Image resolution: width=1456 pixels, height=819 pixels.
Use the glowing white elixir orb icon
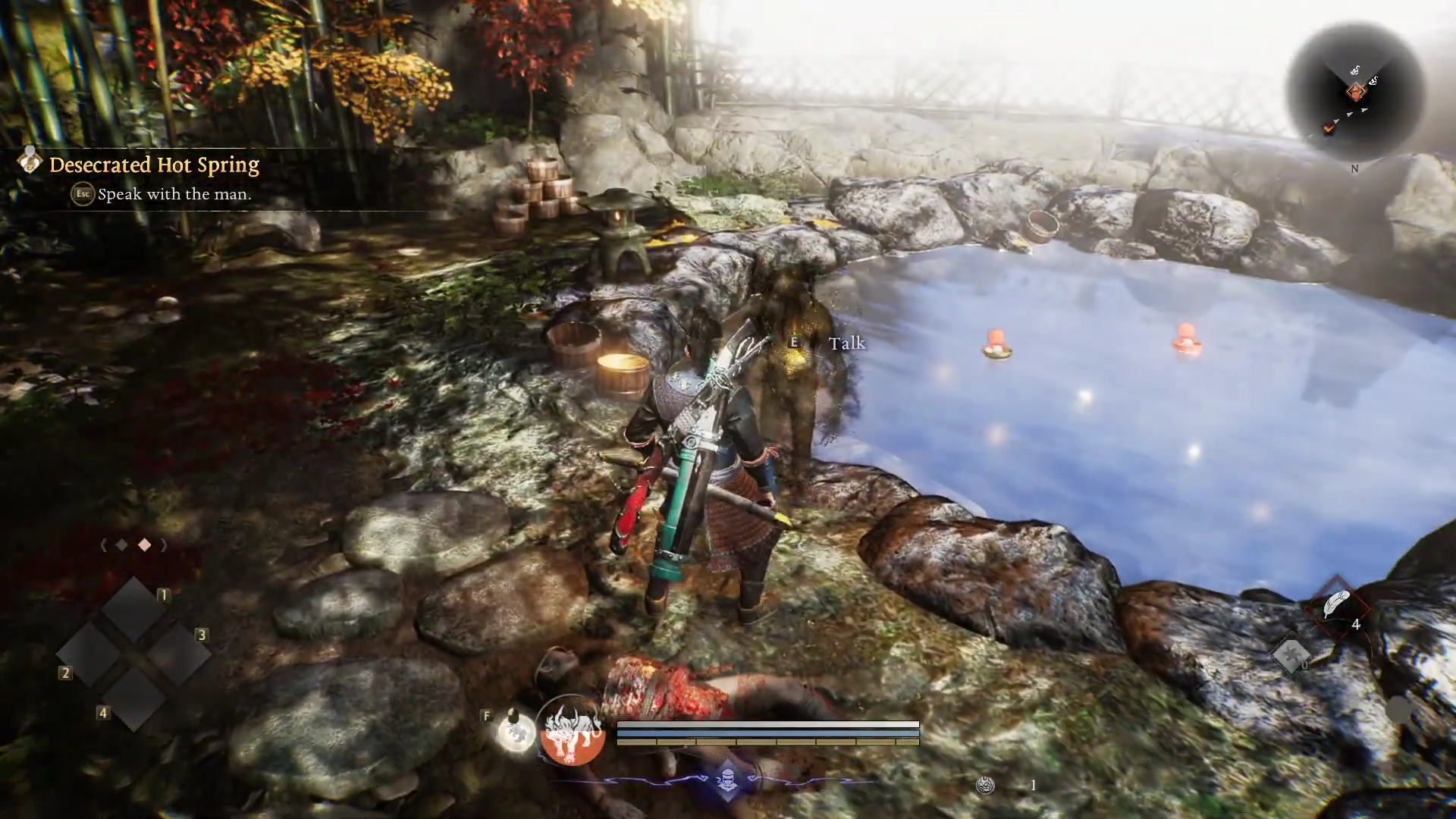(516, 731)
